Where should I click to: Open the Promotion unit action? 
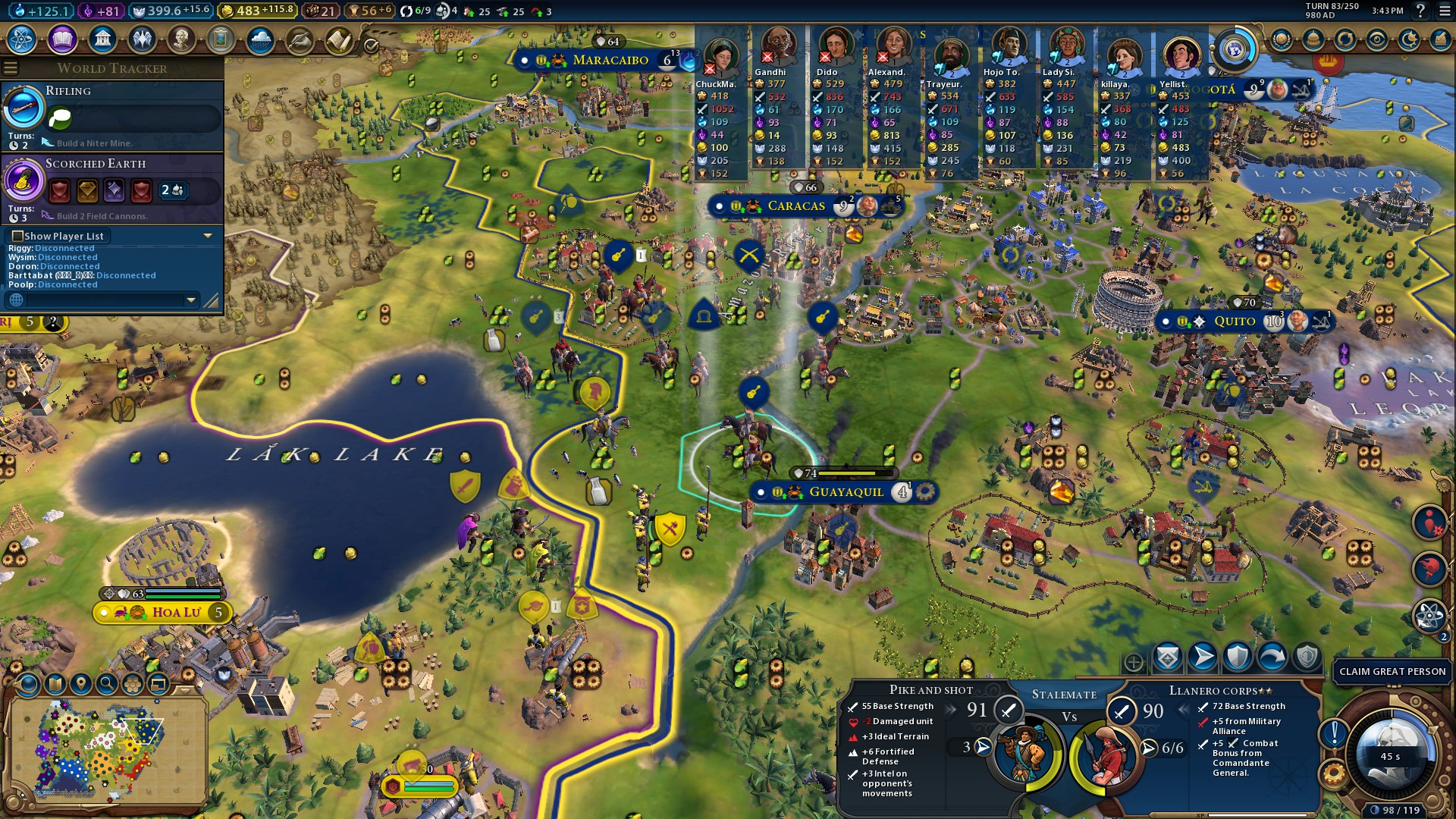(1168, 657)
